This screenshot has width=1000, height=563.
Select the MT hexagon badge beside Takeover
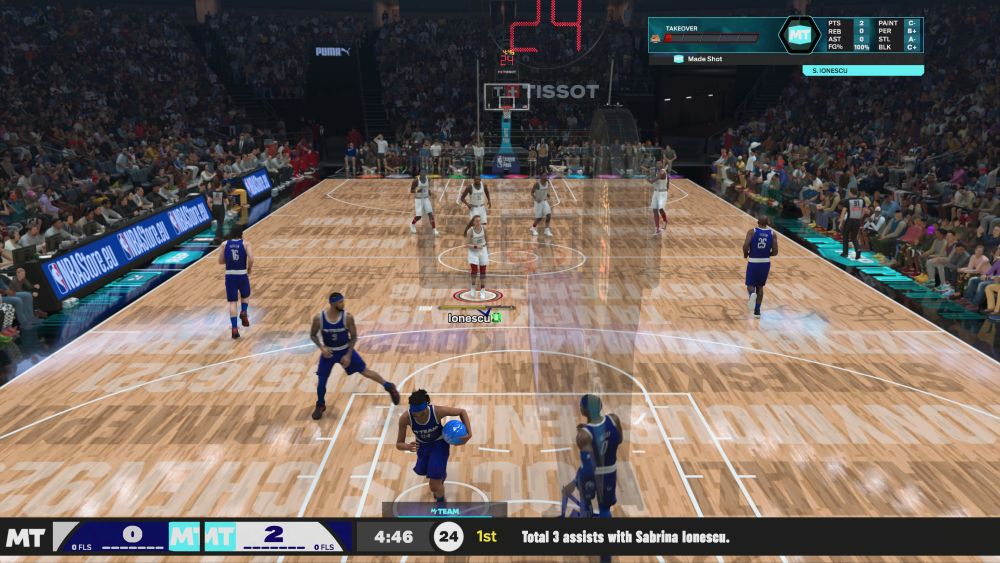coord(799,35)
